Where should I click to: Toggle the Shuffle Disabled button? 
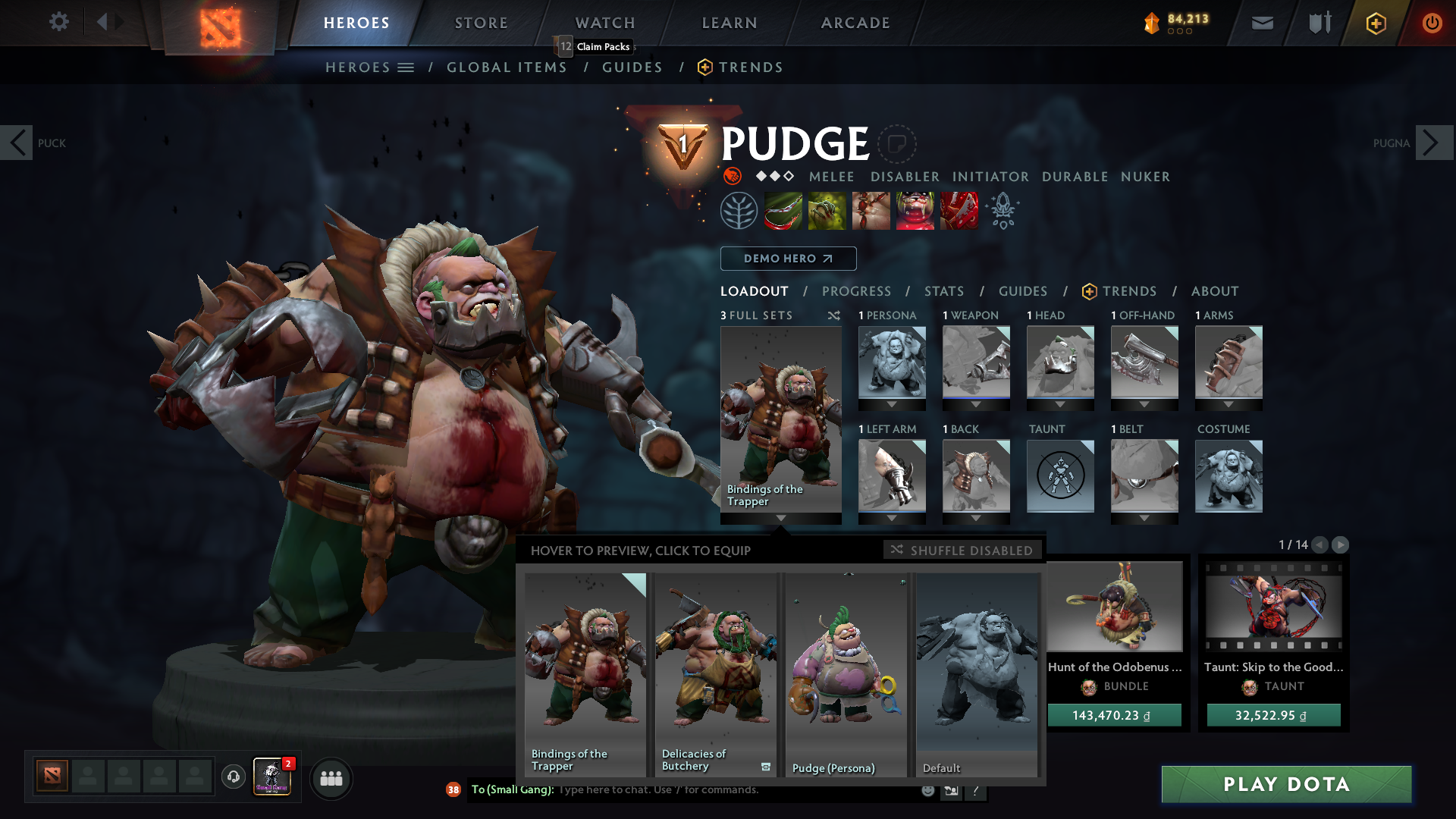point(962,550)
